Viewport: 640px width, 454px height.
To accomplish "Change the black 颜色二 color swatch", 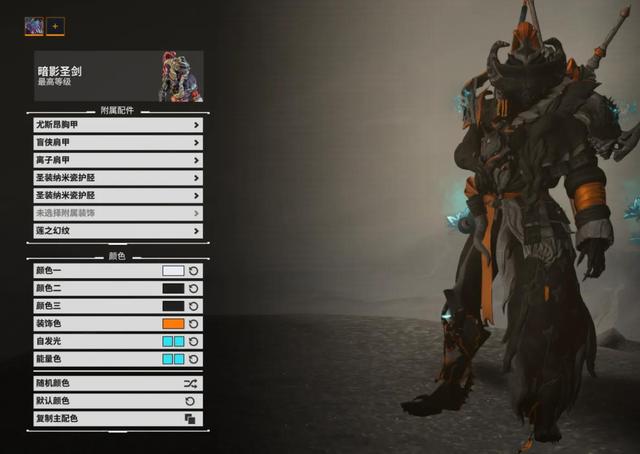I will point(173,288).
